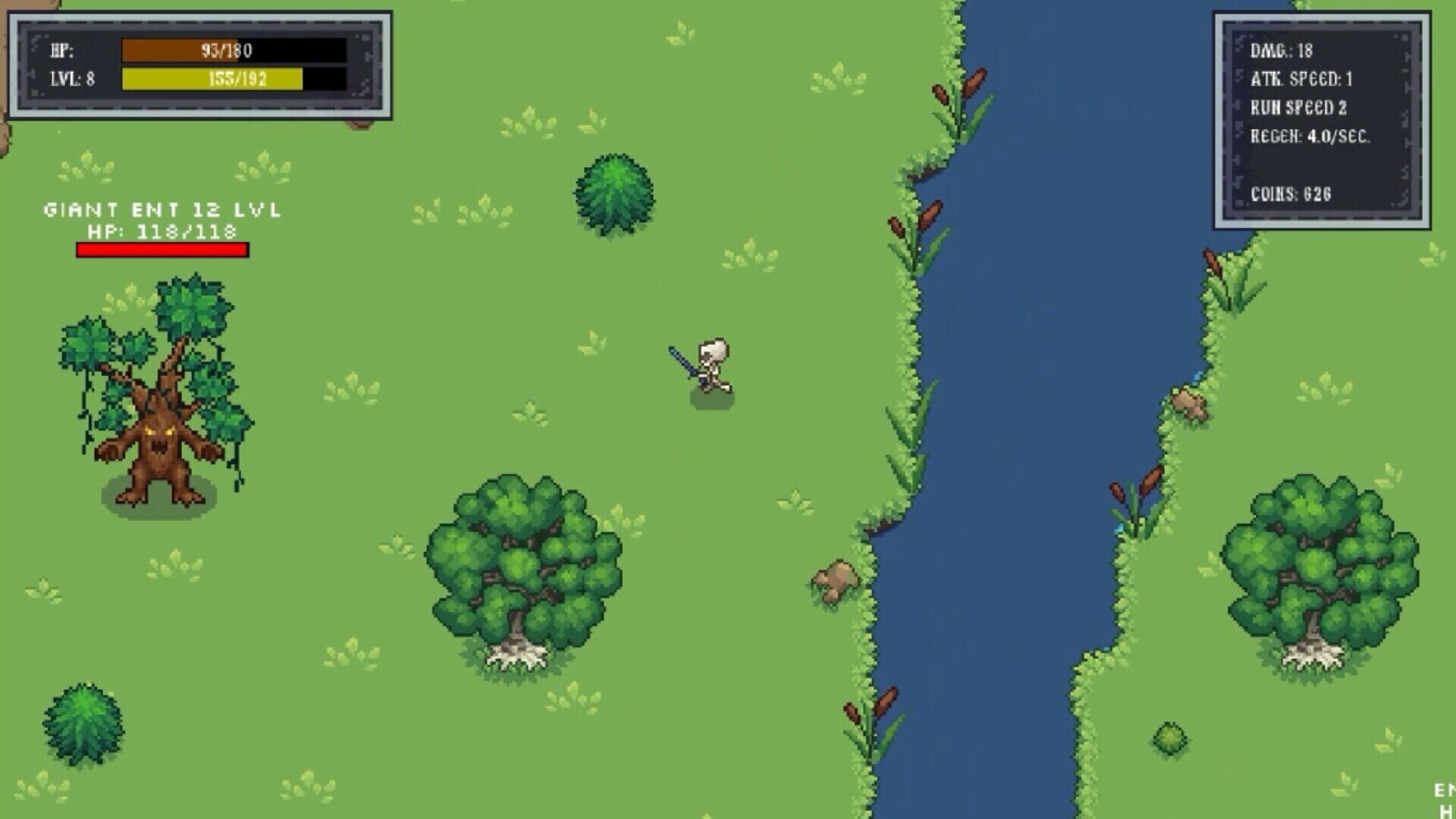
Task: Click the COINS: 626 counter
Action: [x=1293, y=193]
